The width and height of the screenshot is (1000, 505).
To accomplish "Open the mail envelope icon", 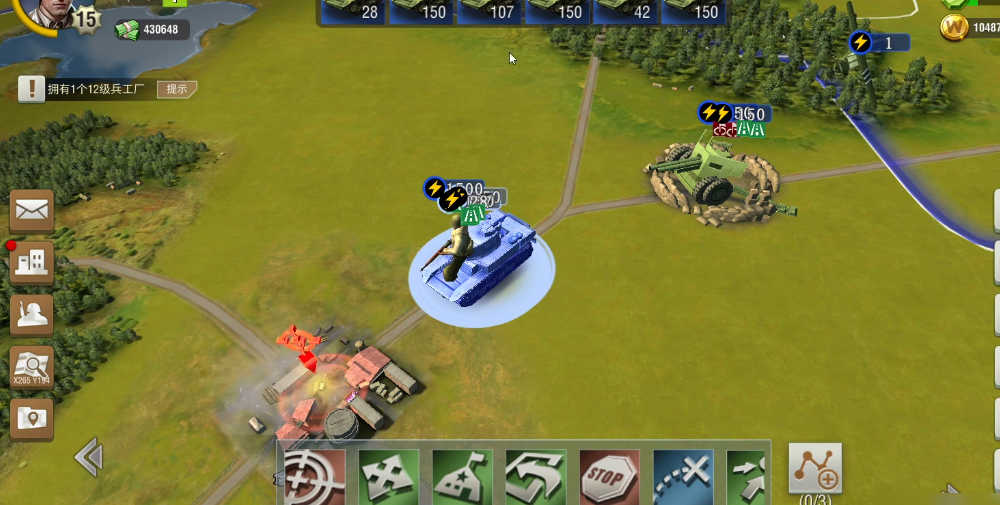I will click(32, 211).
